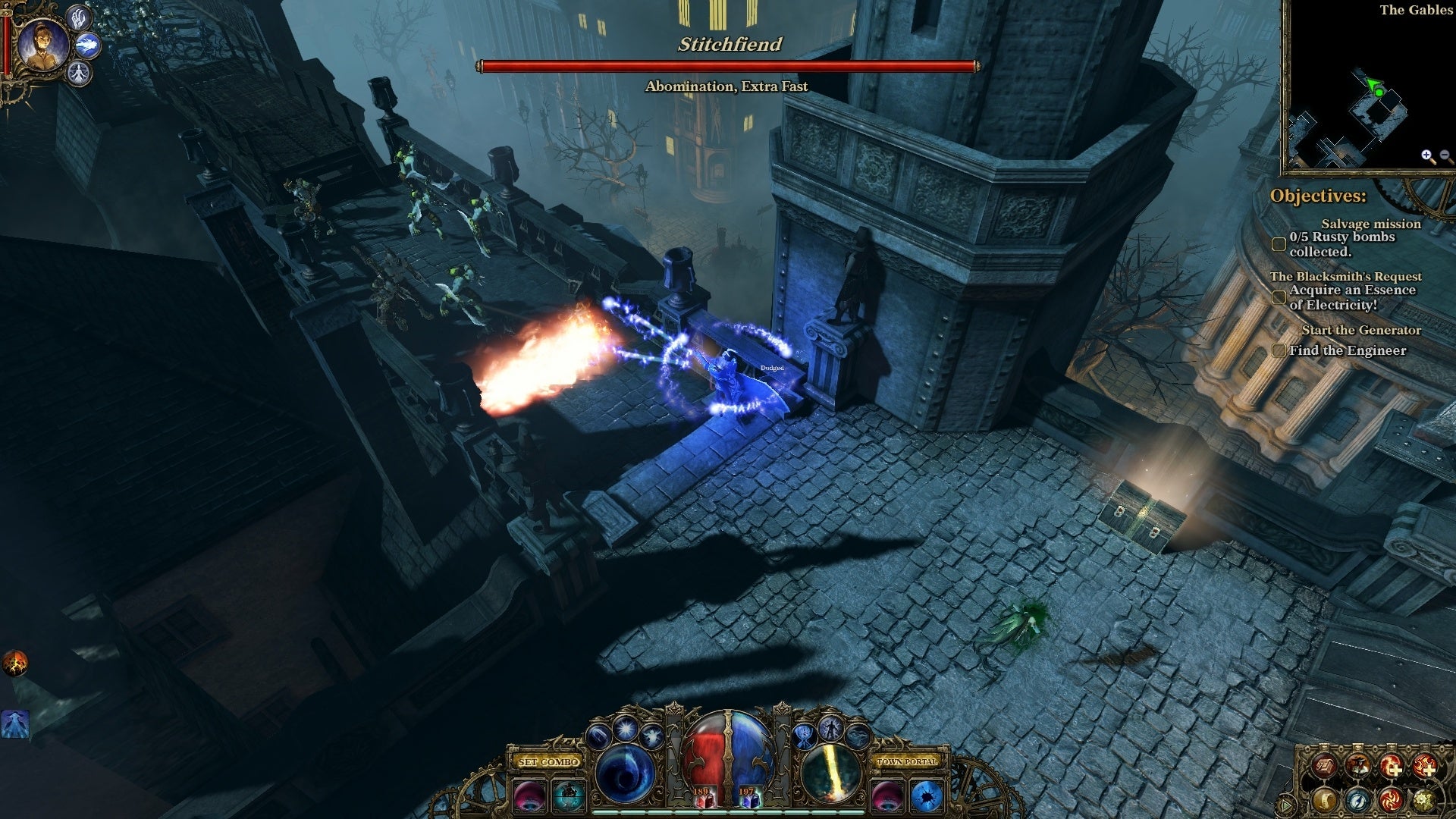Zoom in the minimap

pyautogui.click(x=1428, y=156)
